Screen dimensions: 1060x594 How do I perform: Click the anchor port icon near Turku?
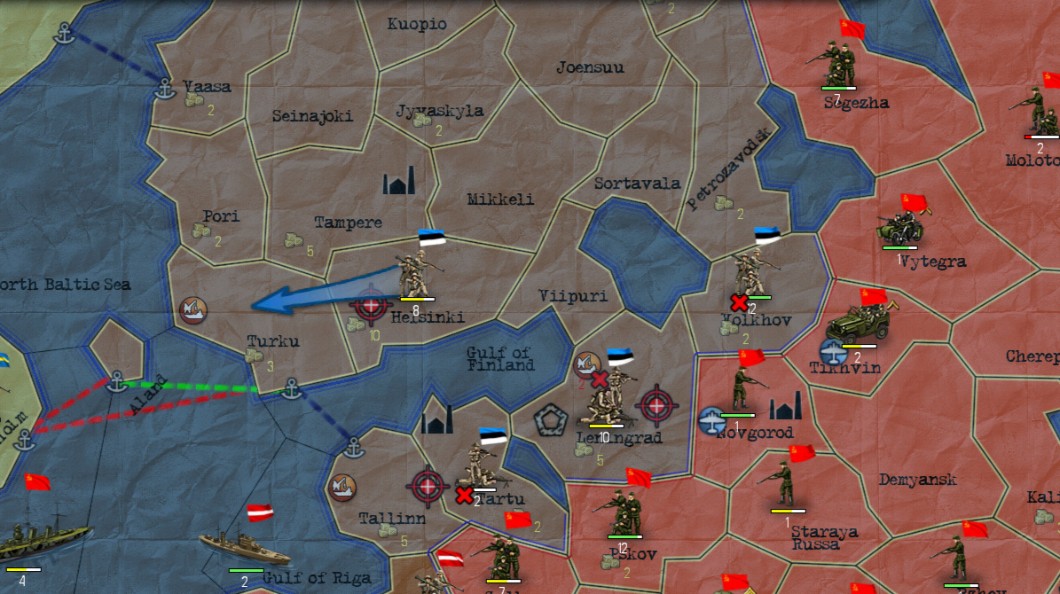pyautogui.click(x=291, y=388)
